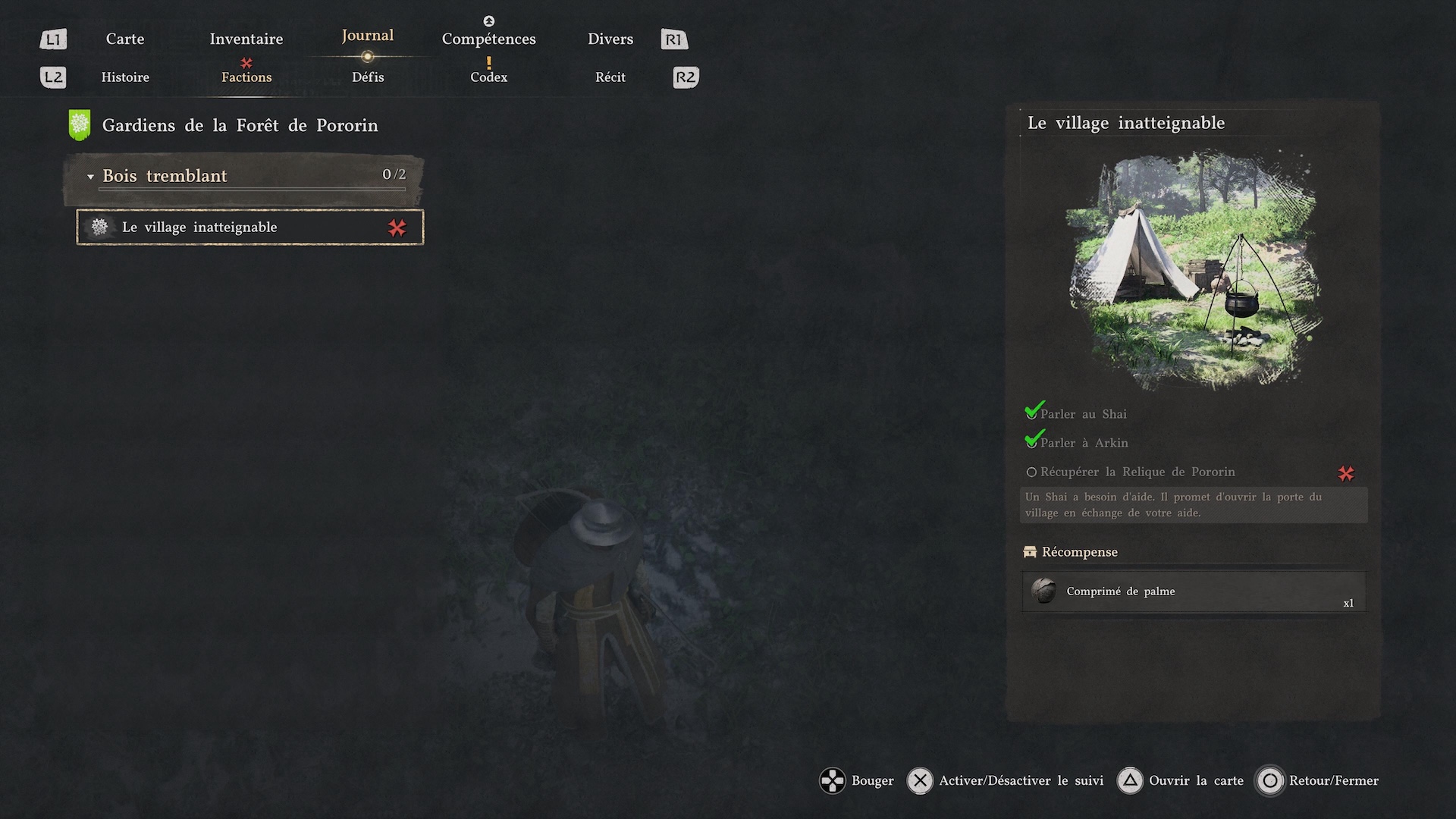Click the Parler au Shai objective
The image size is (1456, 819).
[x=1083, y=414]
